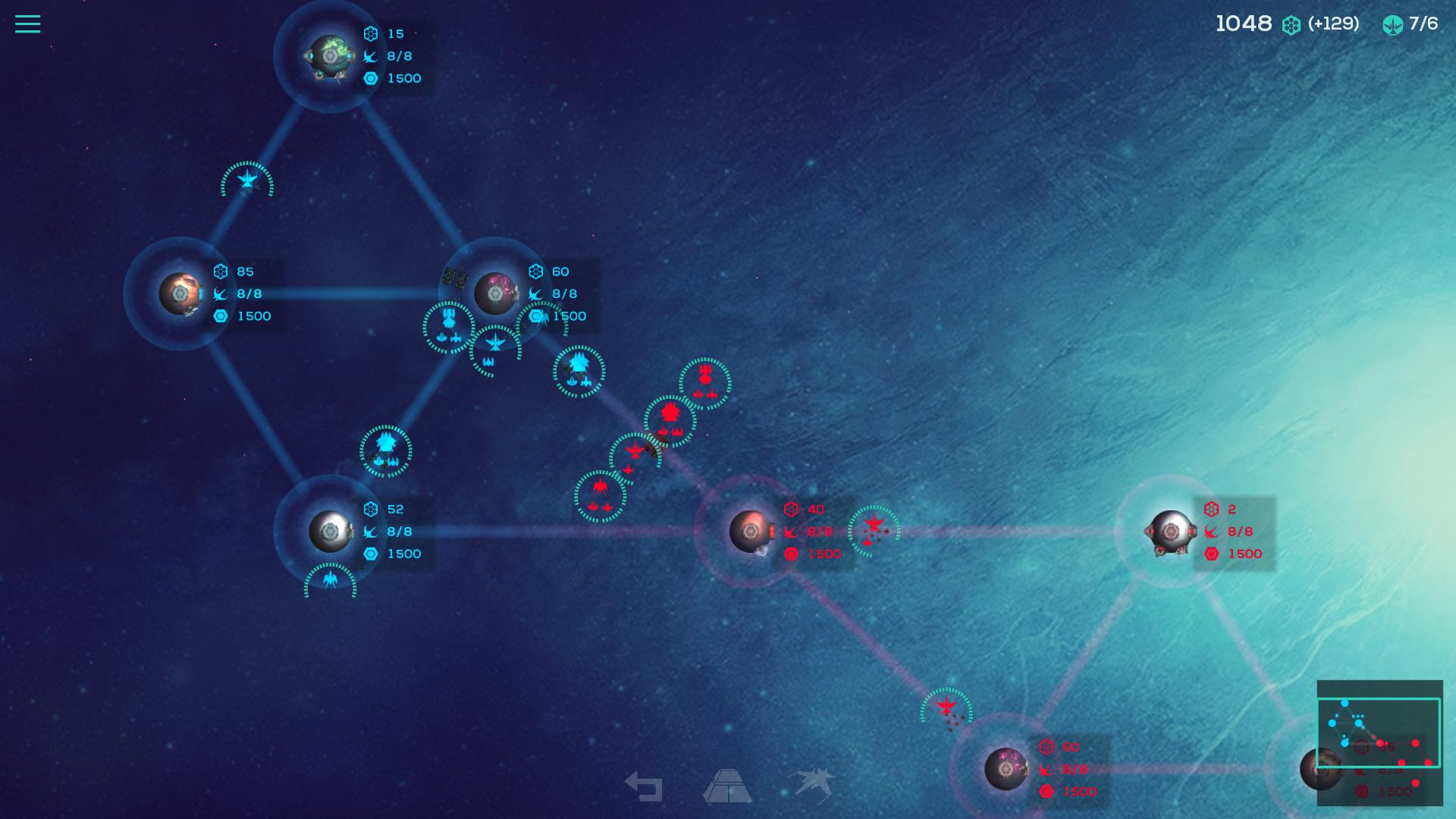
Task: Select the bunker construction icon
Action: click(729, 786)
